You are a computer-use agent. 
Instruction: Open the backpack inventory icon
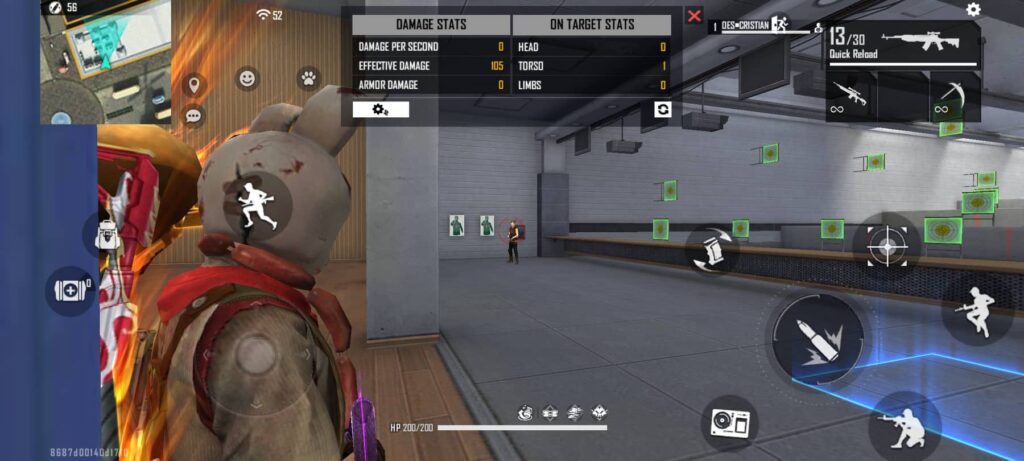(x=105, y=236)
